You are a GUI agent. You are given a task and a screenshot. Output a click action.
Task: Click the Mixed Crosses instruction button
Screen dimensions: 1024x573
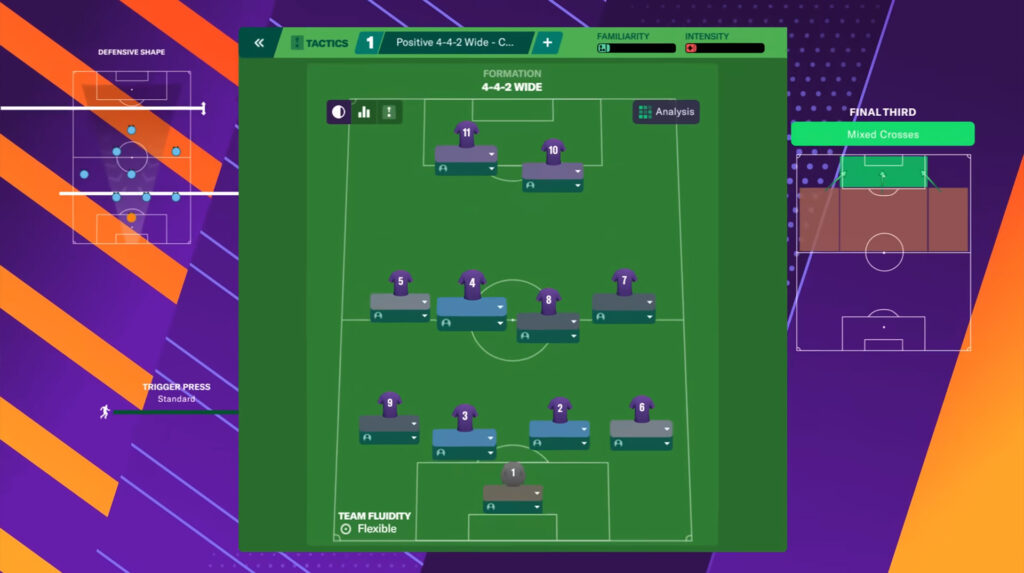click(x=882, y=134)
